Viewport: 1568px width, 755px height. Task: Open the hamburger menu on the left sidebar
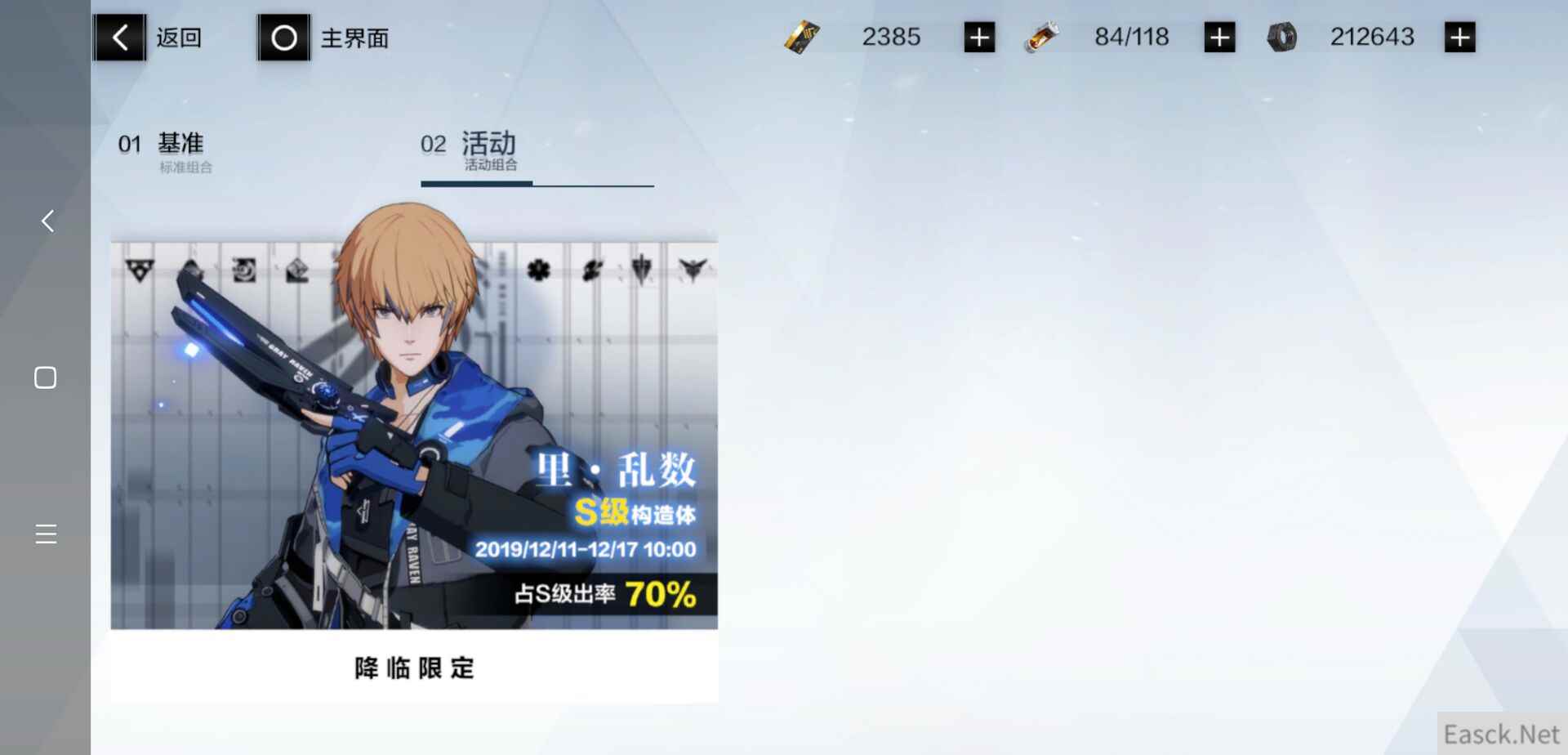(45, 534)
